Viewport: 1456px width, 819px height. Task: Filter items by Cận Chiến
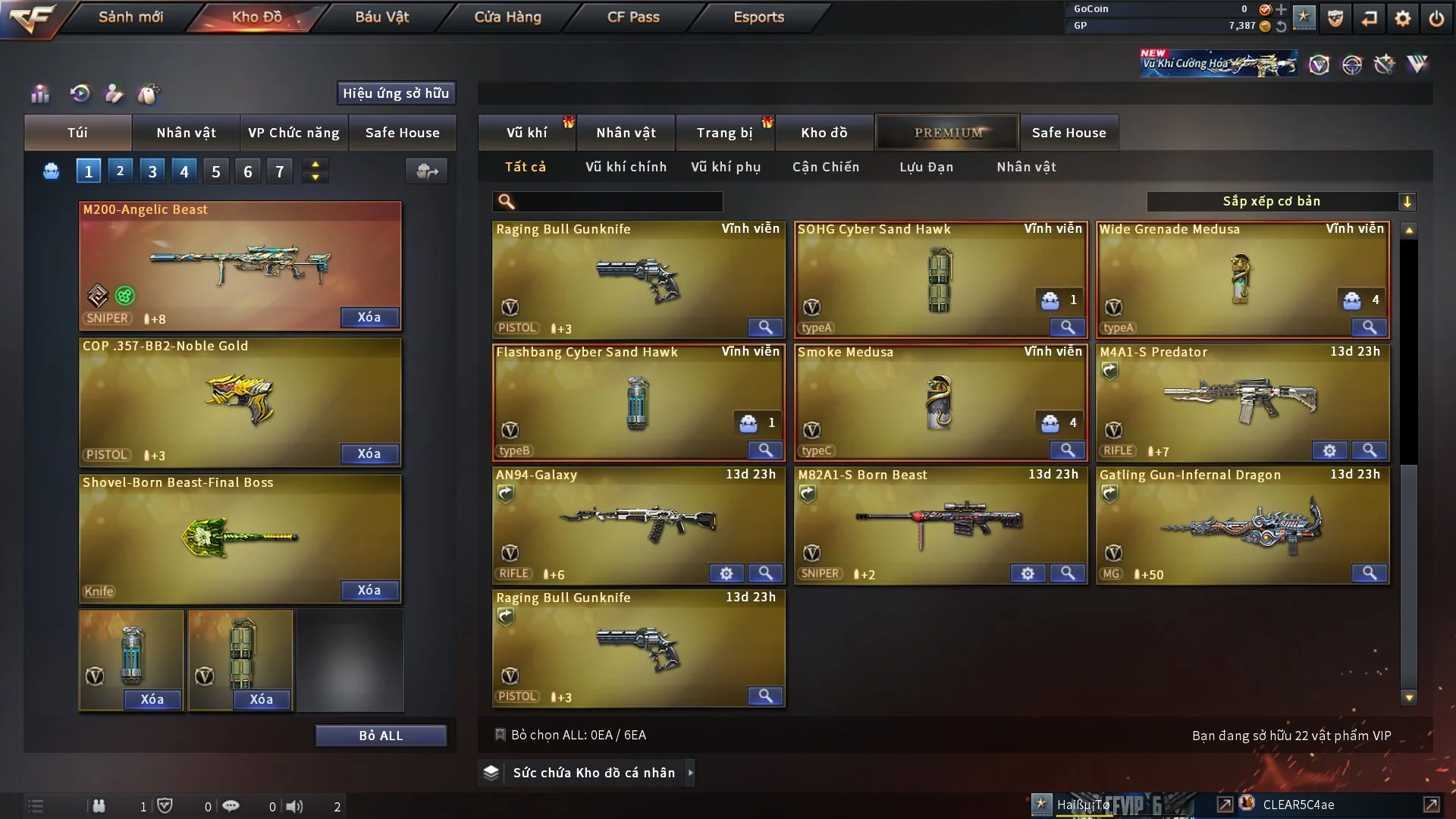(x=826, y=167)
